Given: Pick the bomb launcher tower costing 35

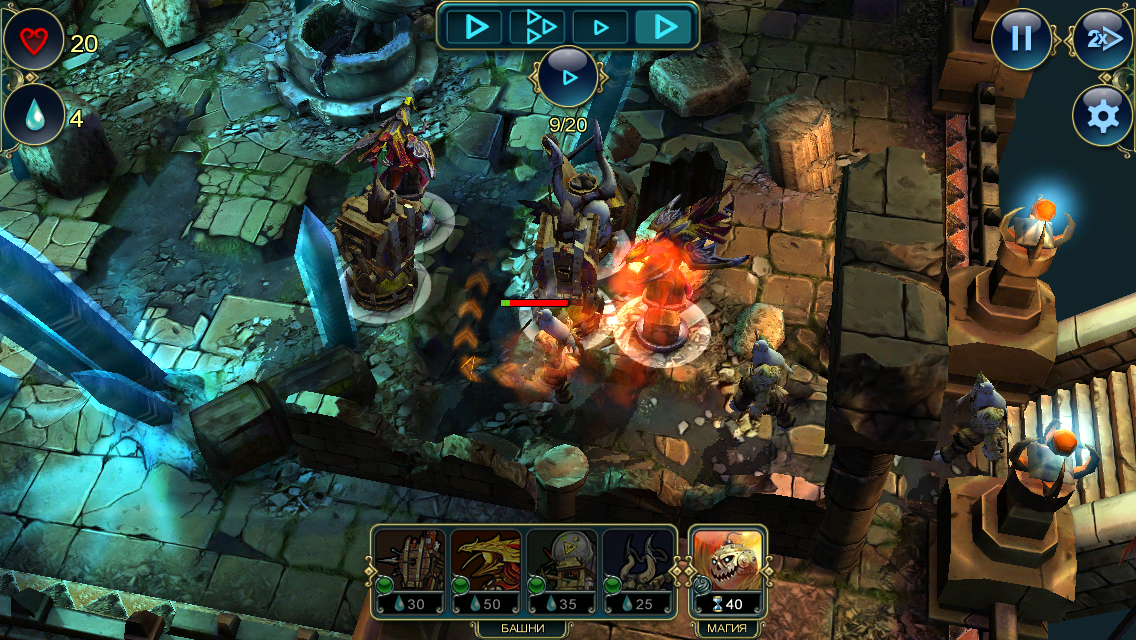Looking at the screenshot, I should coord(562,570).
